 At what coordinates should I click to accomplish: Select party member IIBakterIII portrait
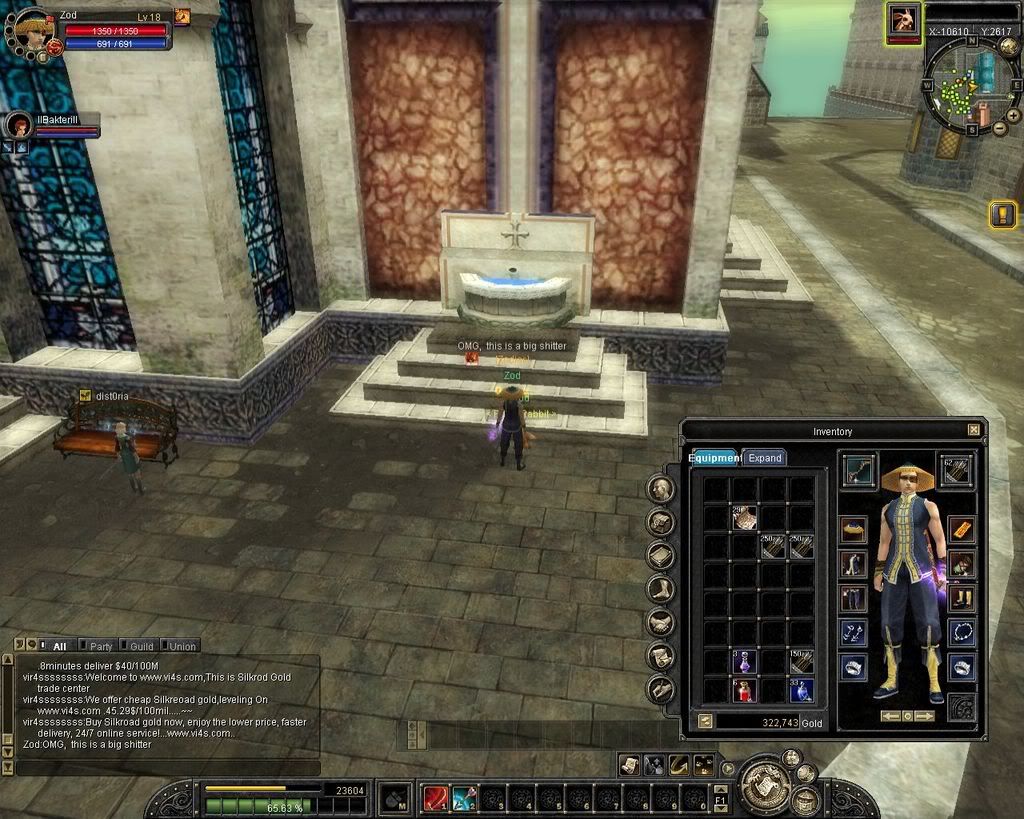18,126
